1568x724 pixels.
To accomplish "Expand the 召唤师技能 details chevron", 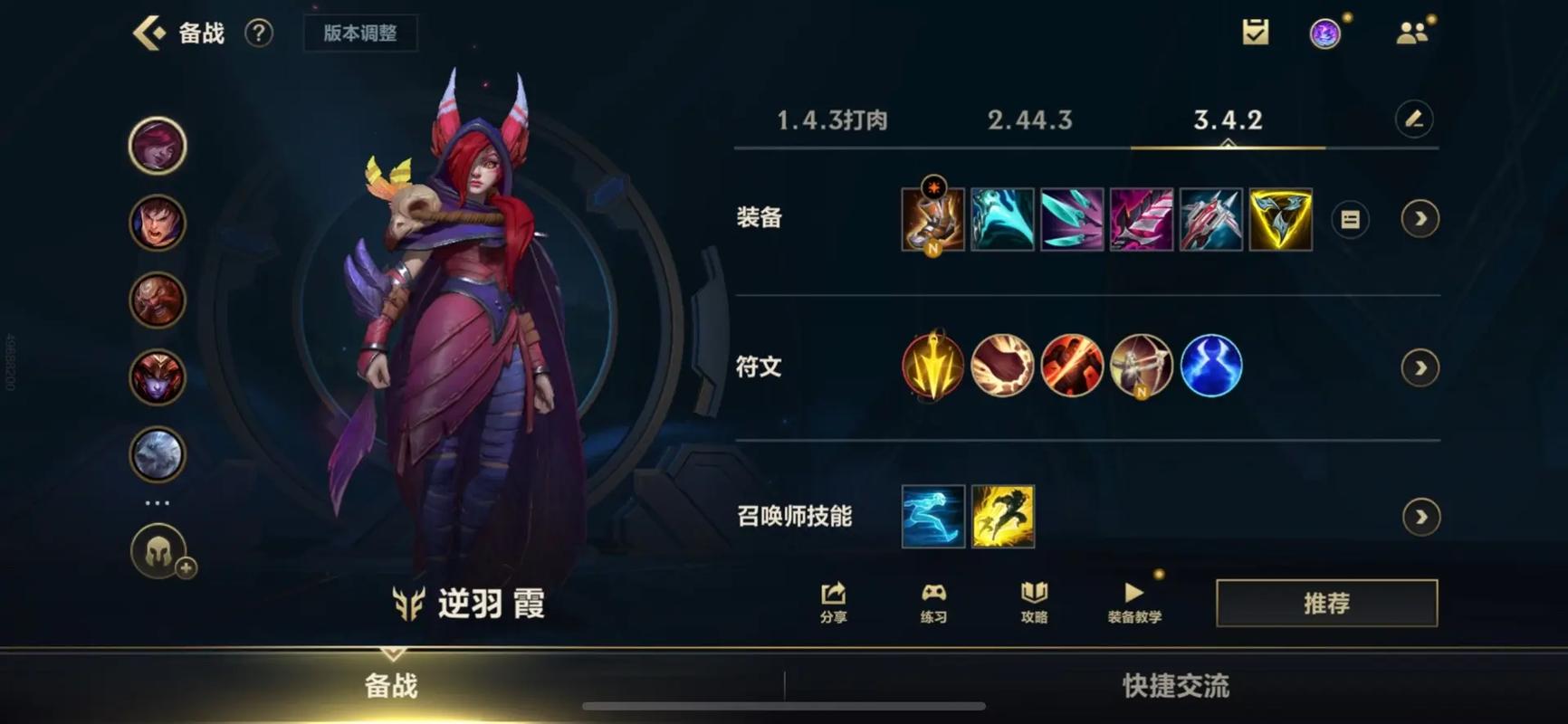I will point(1419,516).
